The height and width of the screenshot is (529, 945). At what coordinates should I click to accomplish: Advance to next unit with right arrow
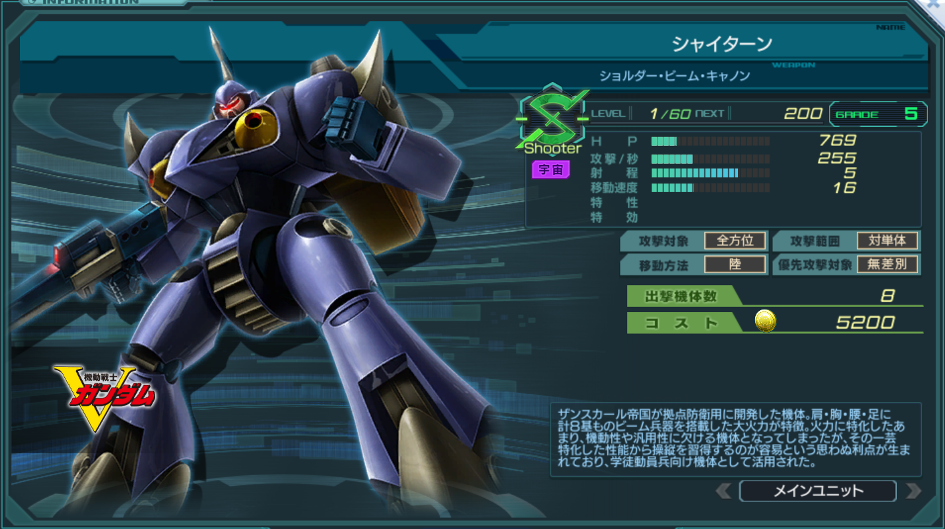pos(912,491)
